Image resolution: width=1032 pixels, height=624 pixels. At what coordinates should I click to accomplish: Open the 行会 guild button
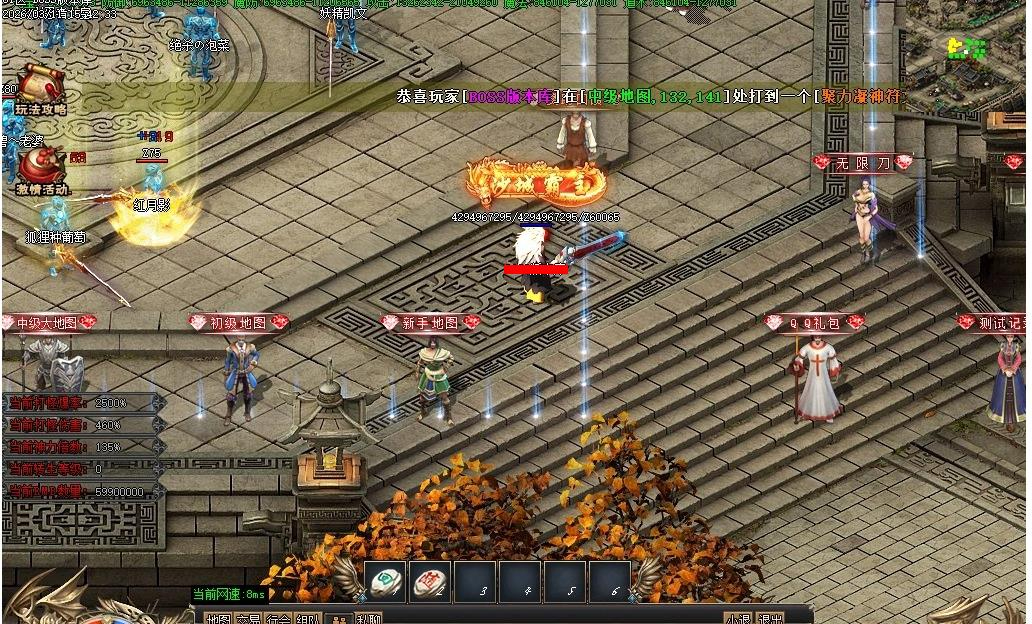click(279, 619)
